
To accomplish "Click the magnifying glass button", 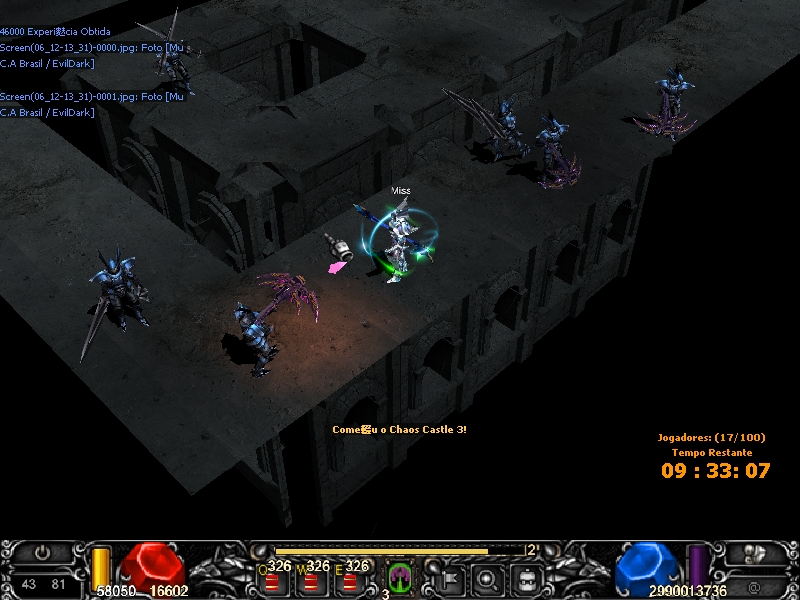I will tap(487, 577).
